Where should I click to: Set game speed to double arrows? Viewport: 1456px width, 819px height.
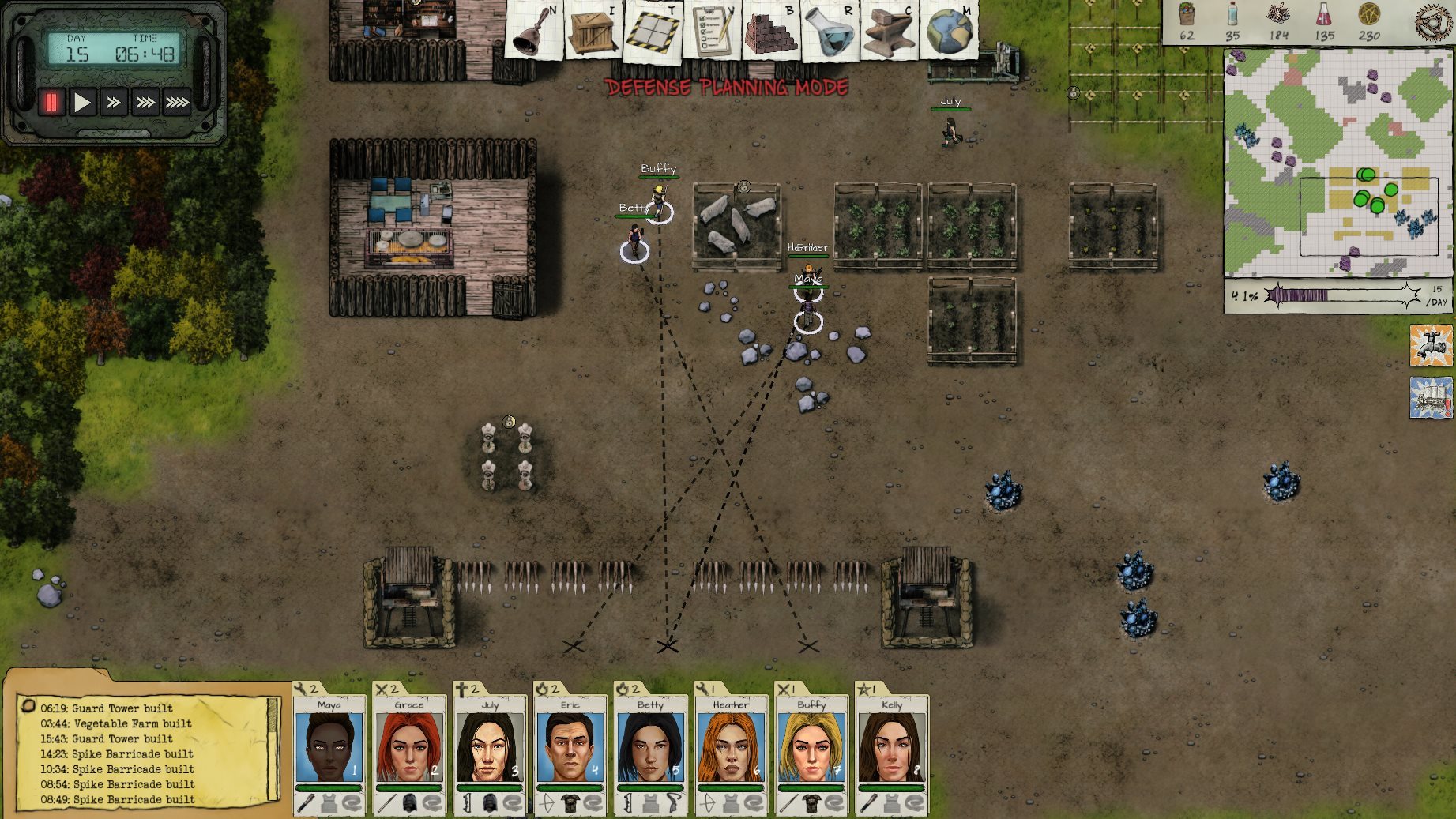pos(114,103)
